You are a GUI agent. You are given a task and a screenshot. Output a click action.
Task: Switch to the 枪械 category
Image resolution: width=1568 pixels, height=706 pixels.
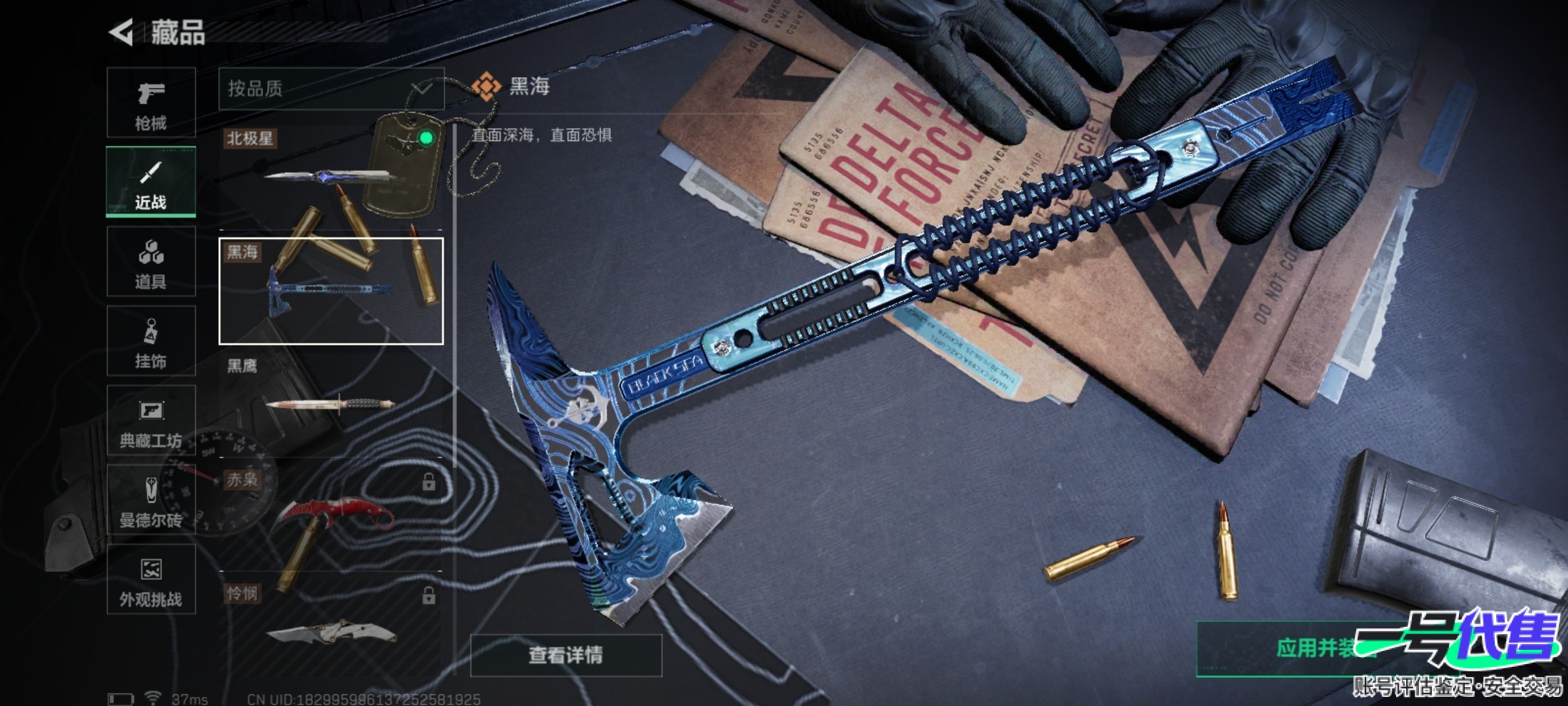[151, 103]
